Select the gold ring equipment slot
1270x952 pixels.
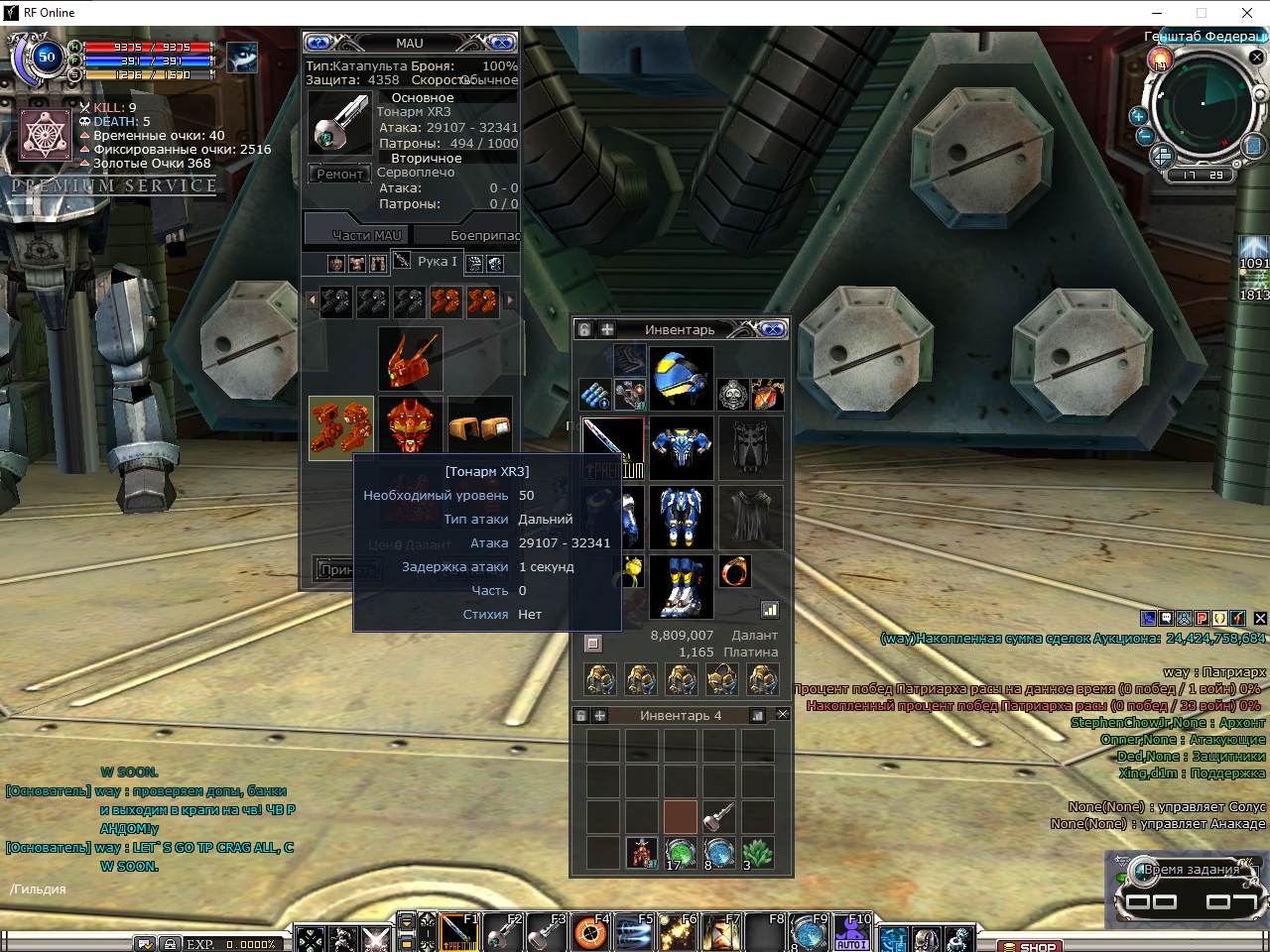734,571
